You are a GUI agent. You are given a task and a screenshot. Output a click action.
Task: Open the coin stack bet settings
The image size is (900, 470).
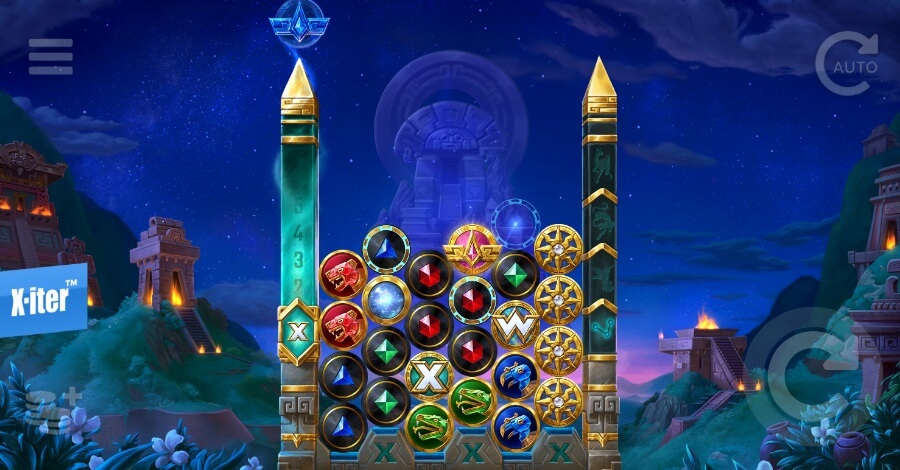point(38,408)
